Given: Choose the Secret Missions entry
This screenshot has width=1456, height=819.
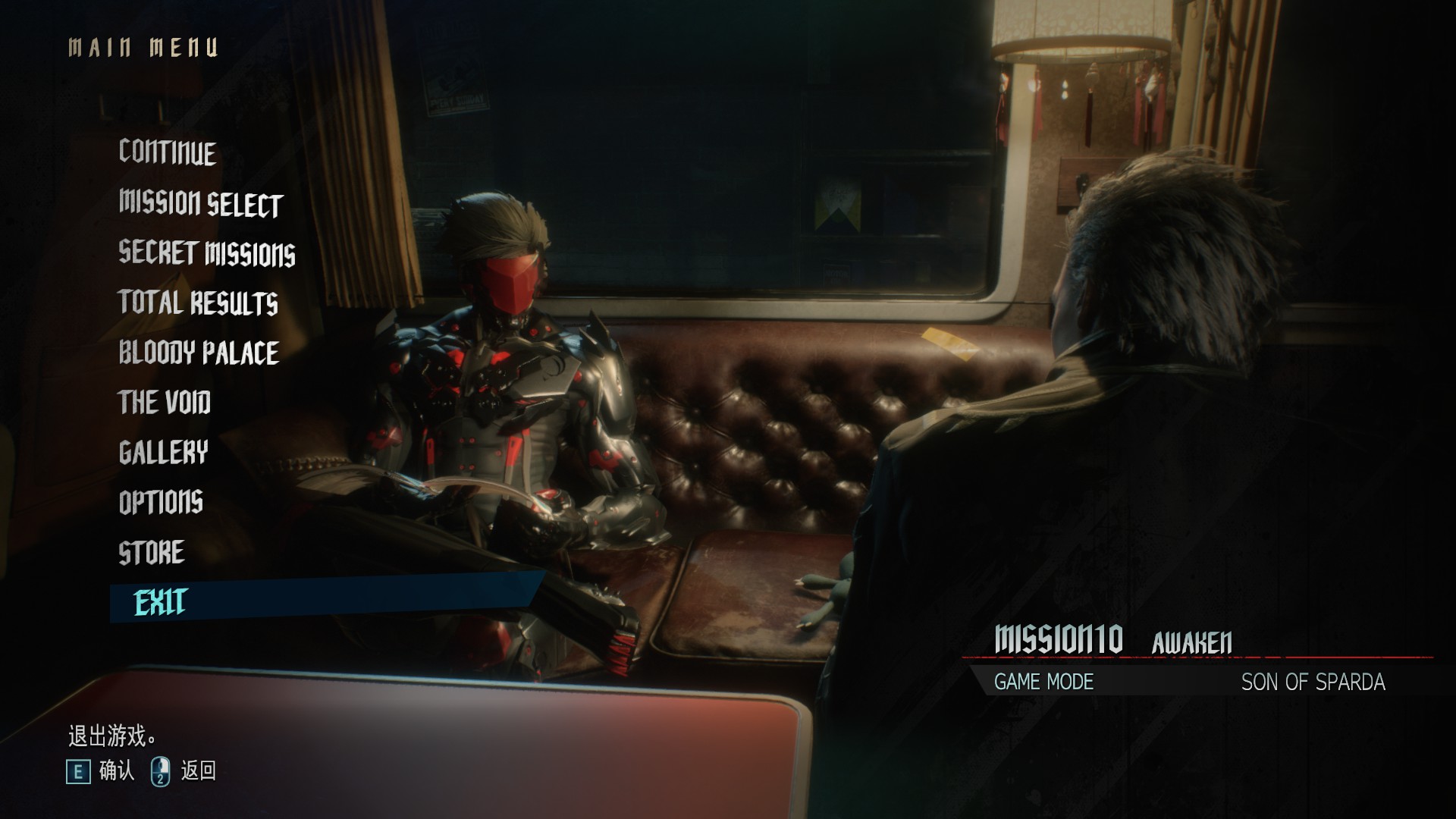Looking at the screenshot, I should (x=207, y=253).
